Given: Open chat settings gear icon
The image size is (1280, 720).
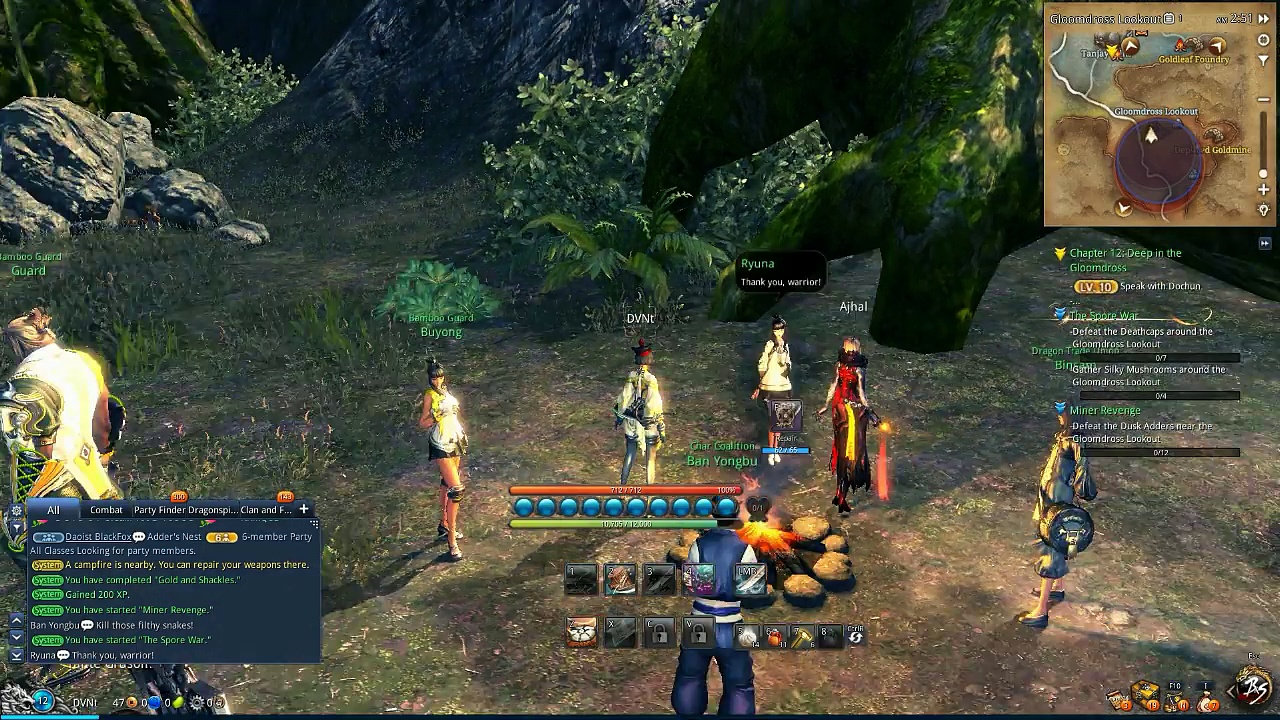Looking at the screenshot, I should (16, 510).
